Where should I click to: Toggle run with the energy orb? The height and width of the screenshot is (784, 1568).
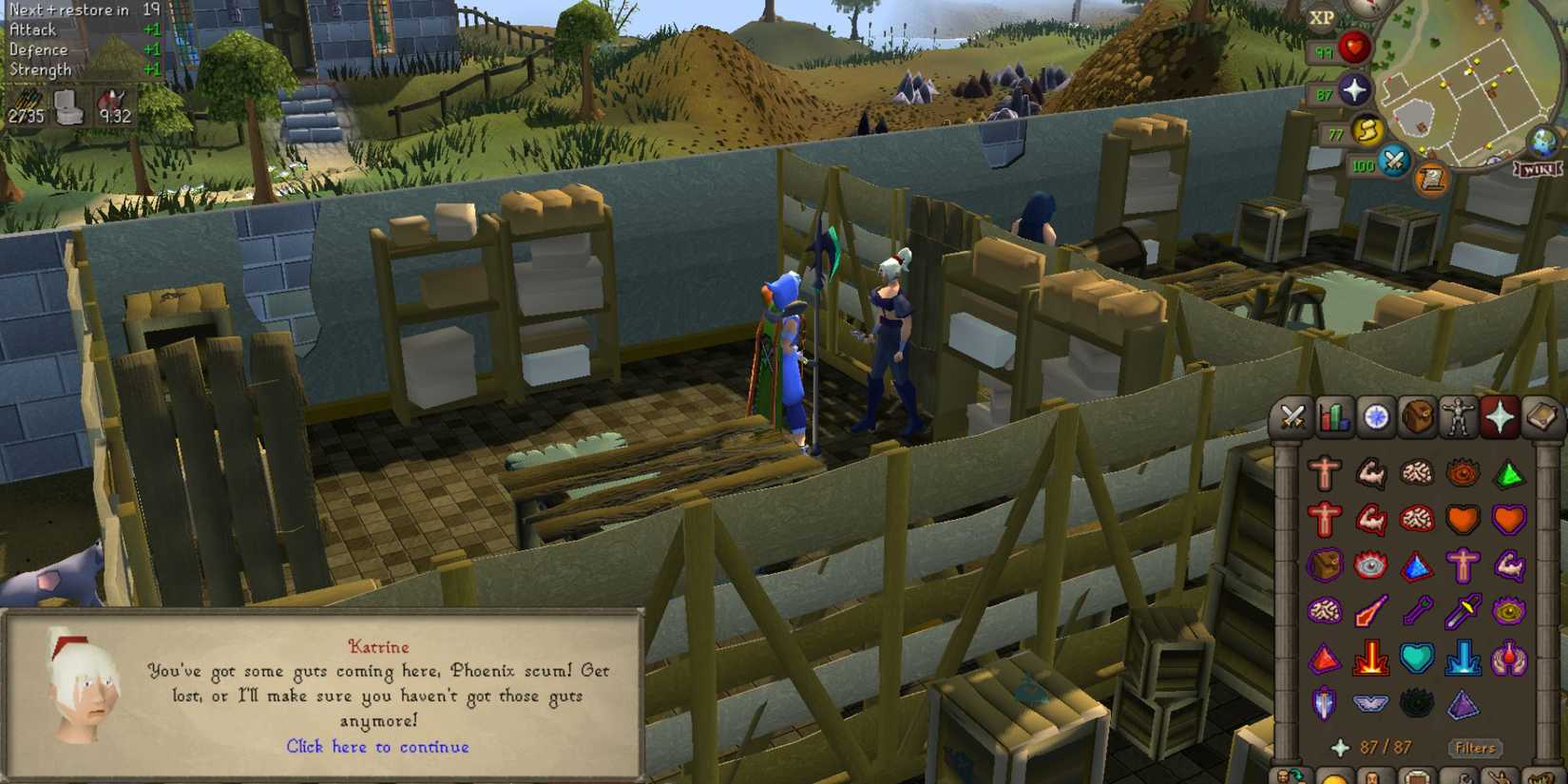pos(1367,132)
